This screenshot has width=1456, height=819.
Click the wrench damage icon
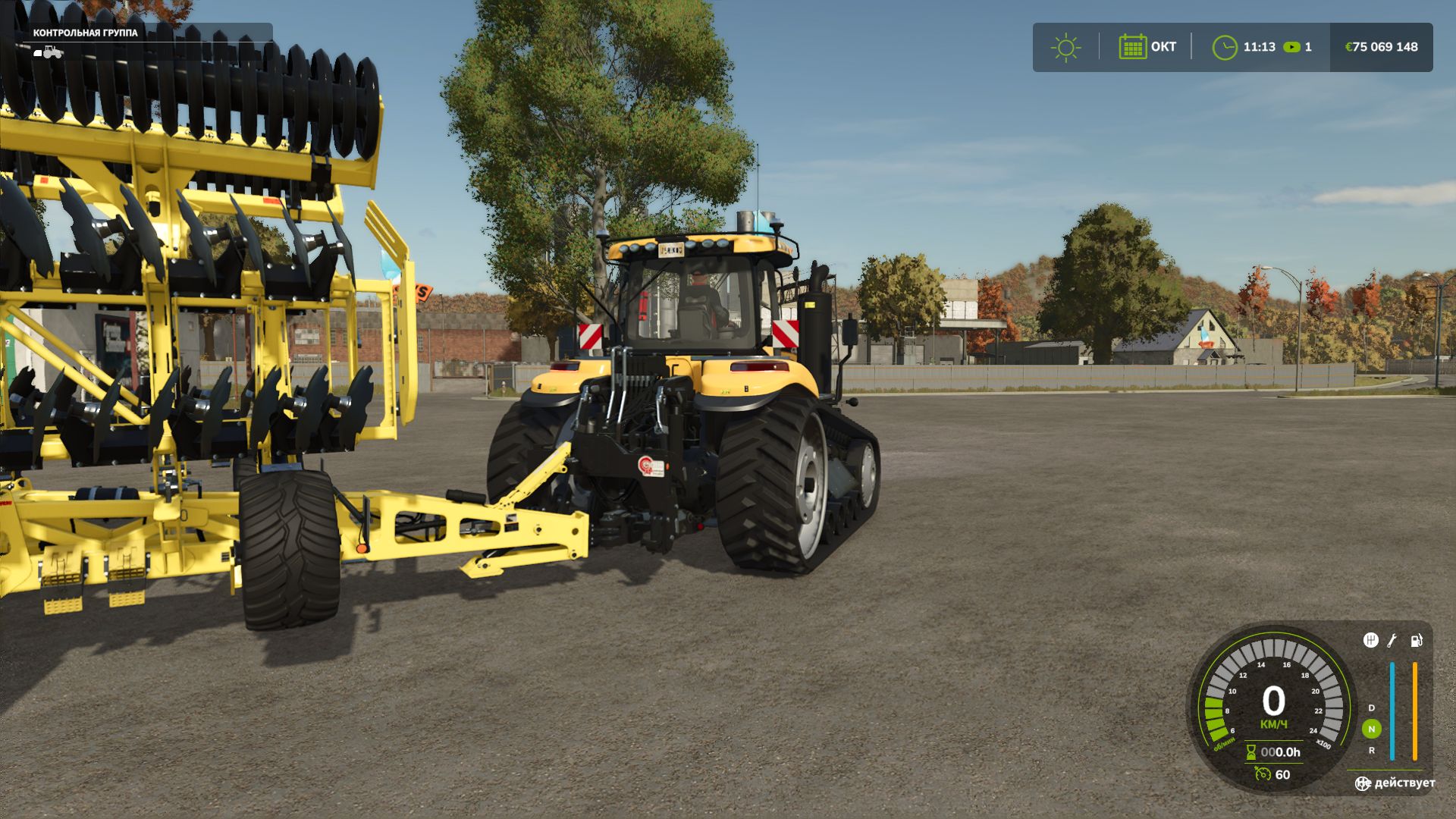click(1392, 641)
